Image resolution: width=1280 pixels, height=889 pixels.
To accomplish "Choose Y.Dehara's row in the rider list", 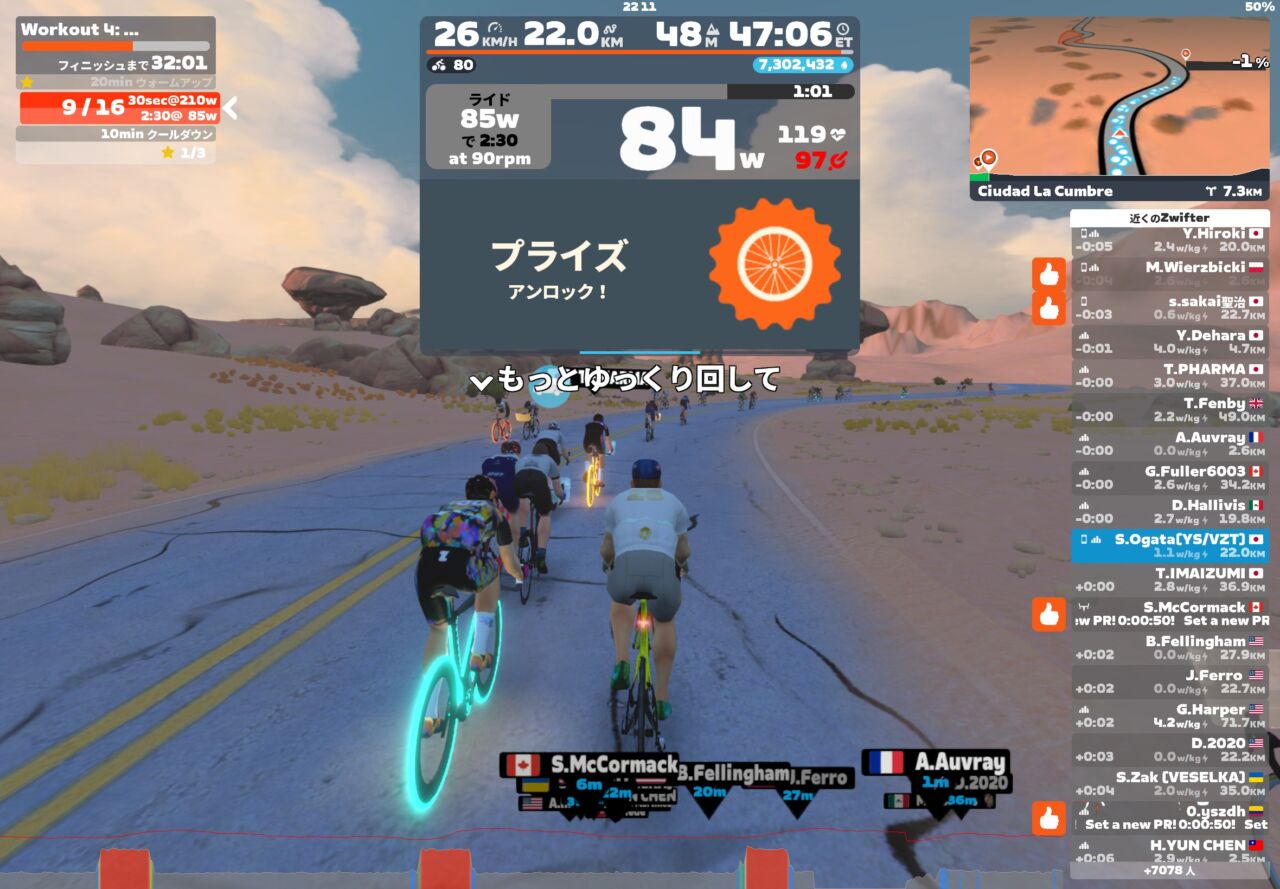I will tap(1169, 342).
